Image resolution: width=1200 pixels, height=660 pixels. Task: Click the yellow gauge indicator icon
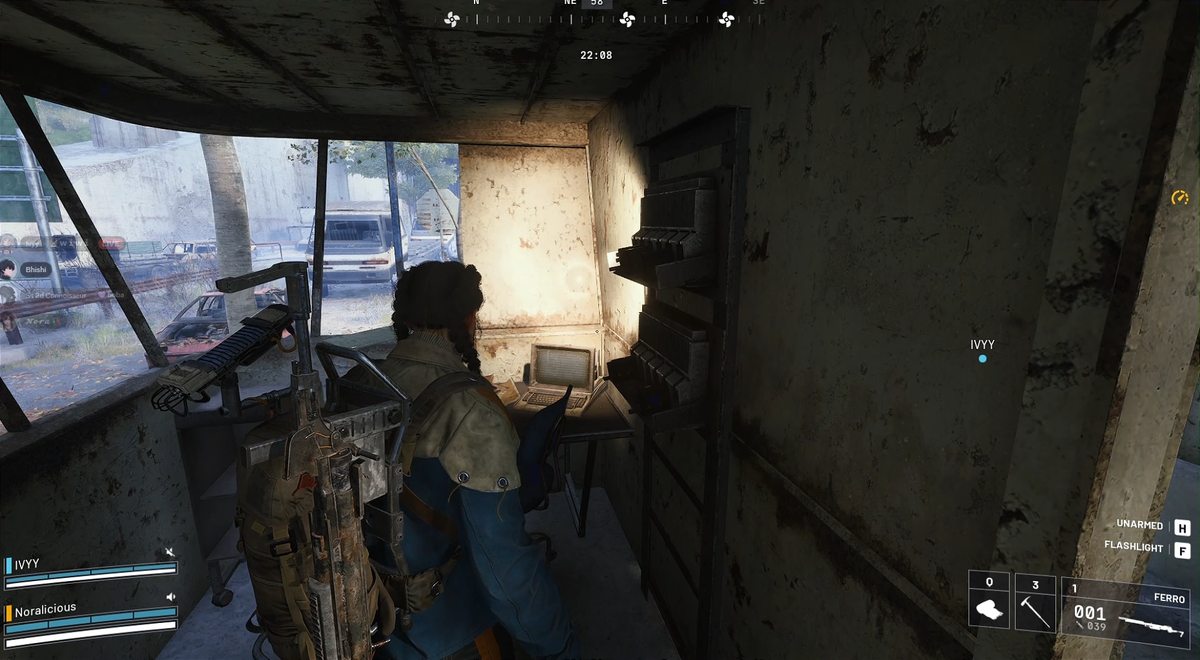[1180, 198]
